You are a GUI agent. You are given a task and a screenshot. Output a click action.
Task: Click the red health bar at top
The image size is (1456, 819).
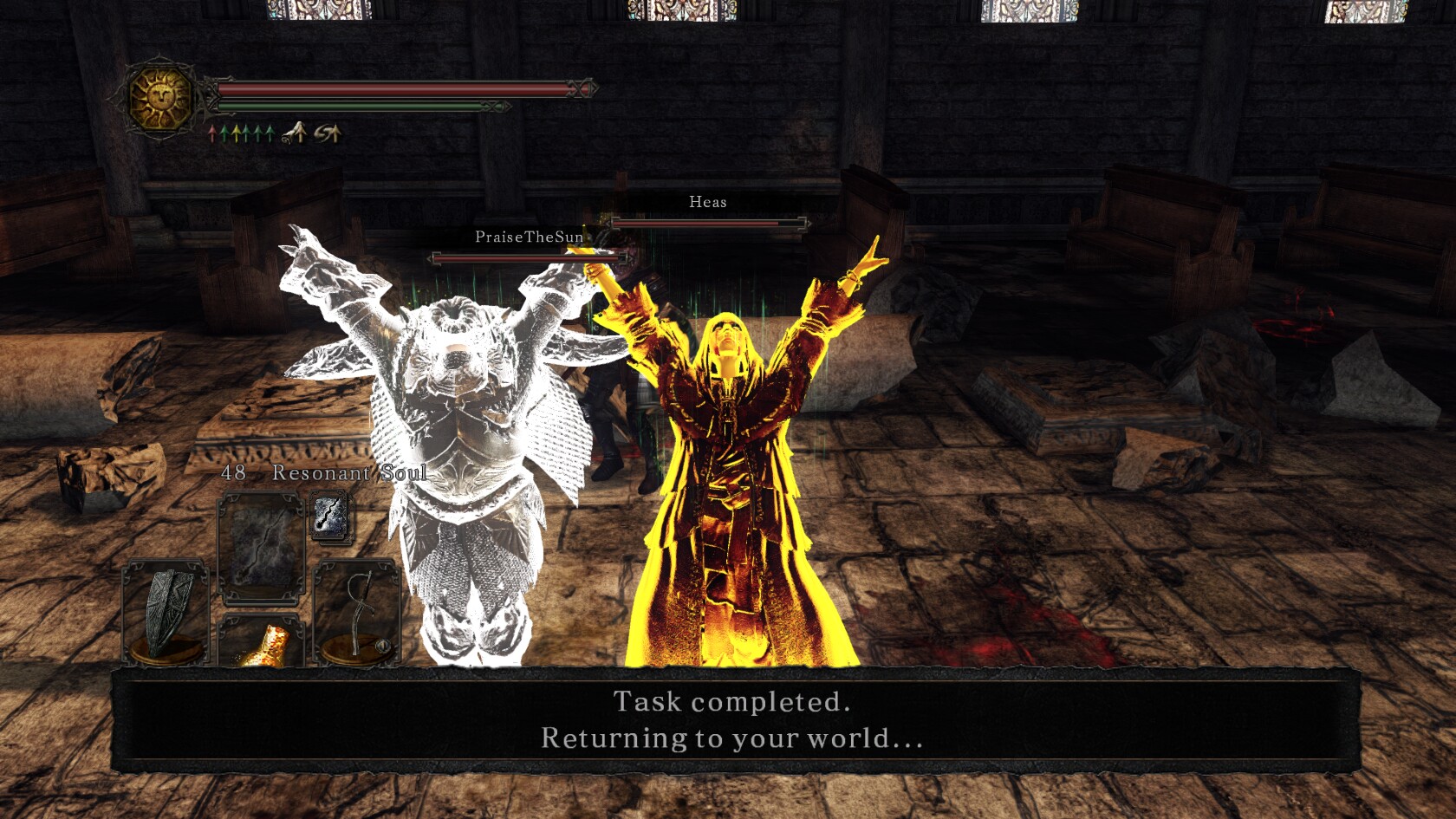pyautogui.click(x=390, y=88)
